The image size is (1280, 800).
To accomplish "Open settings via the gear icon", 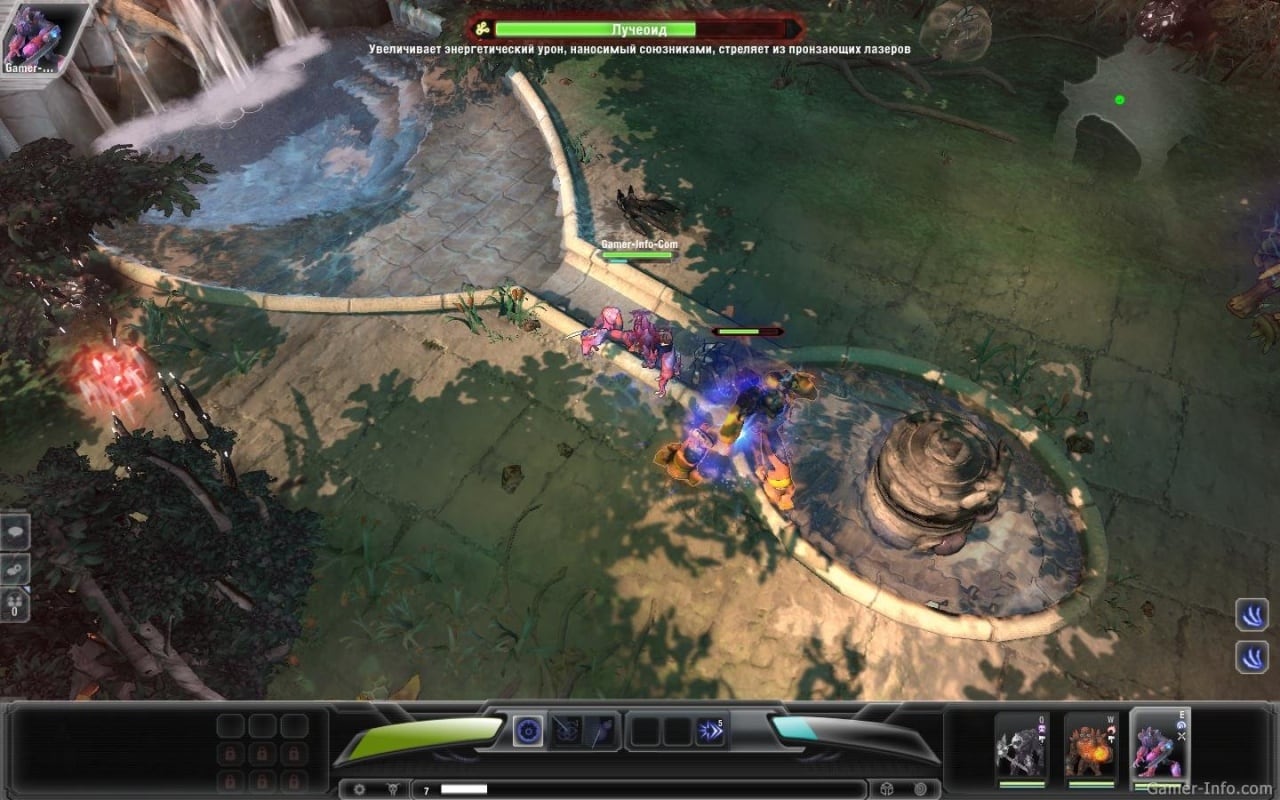I will (x=360, y=789).
